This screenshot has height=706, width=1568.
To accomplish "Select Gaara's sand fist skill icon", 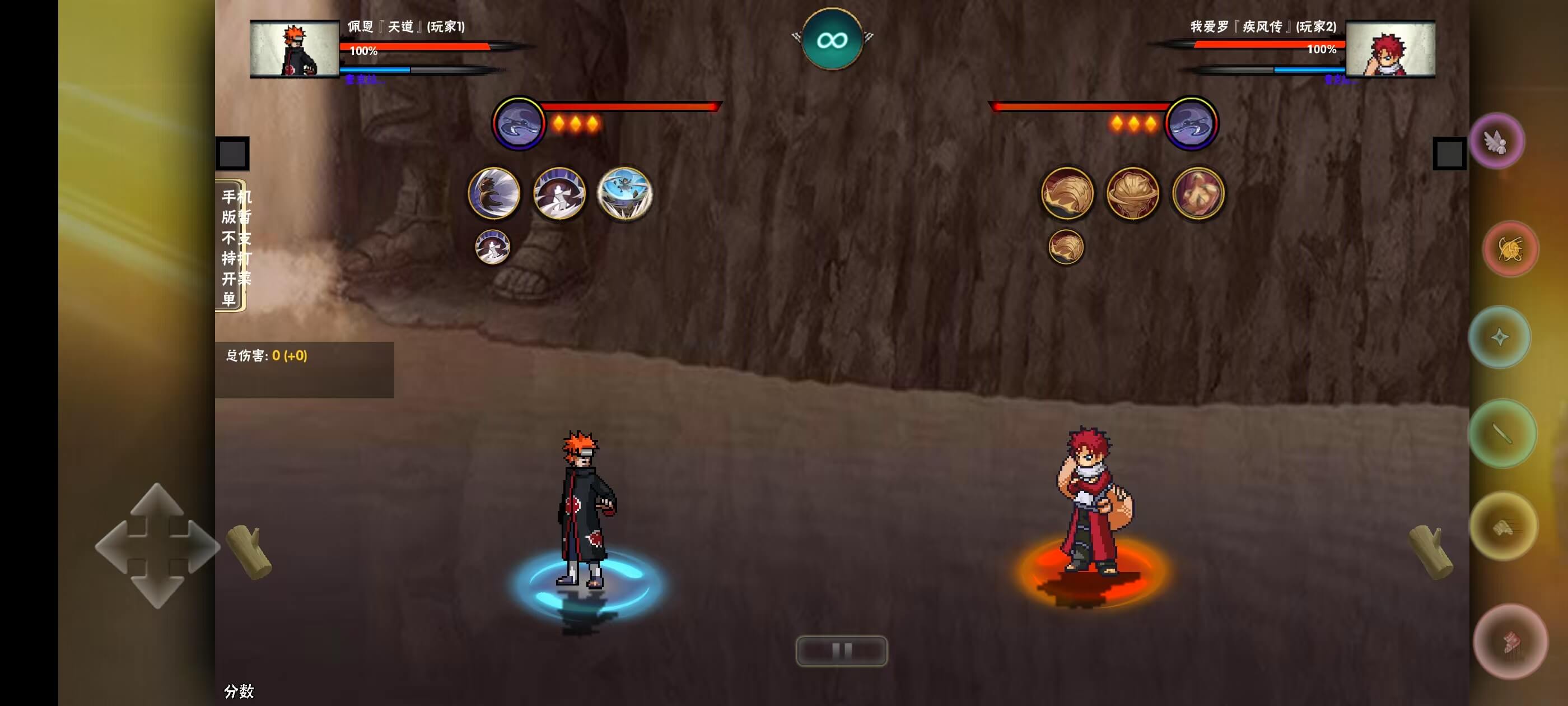I will [x=1197, y=193].
